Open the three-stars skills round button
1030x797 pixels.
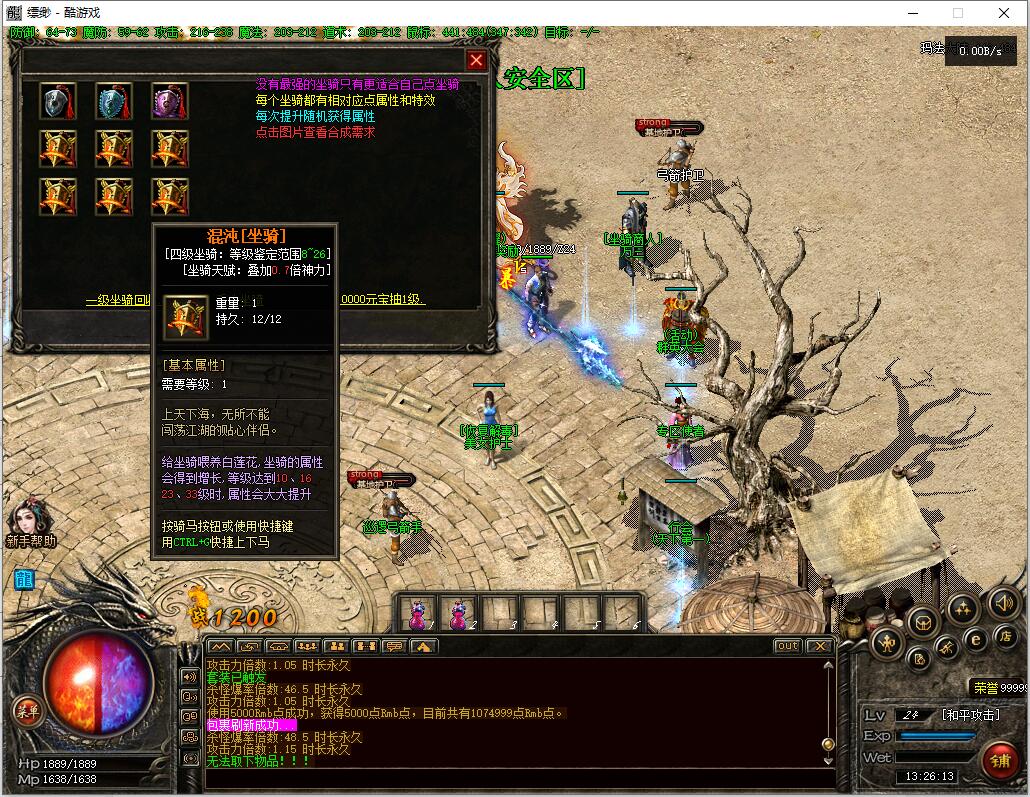point(963,607)
